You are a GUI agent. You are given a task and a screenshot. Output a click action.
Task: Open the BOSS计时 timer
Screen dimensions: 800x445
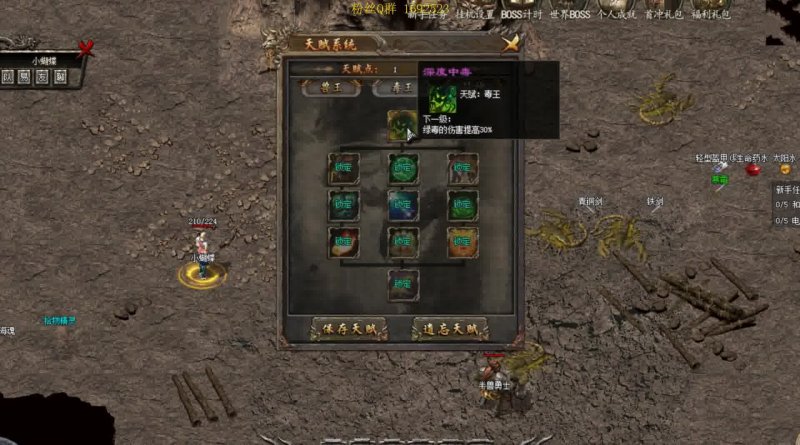click(521, 15)
